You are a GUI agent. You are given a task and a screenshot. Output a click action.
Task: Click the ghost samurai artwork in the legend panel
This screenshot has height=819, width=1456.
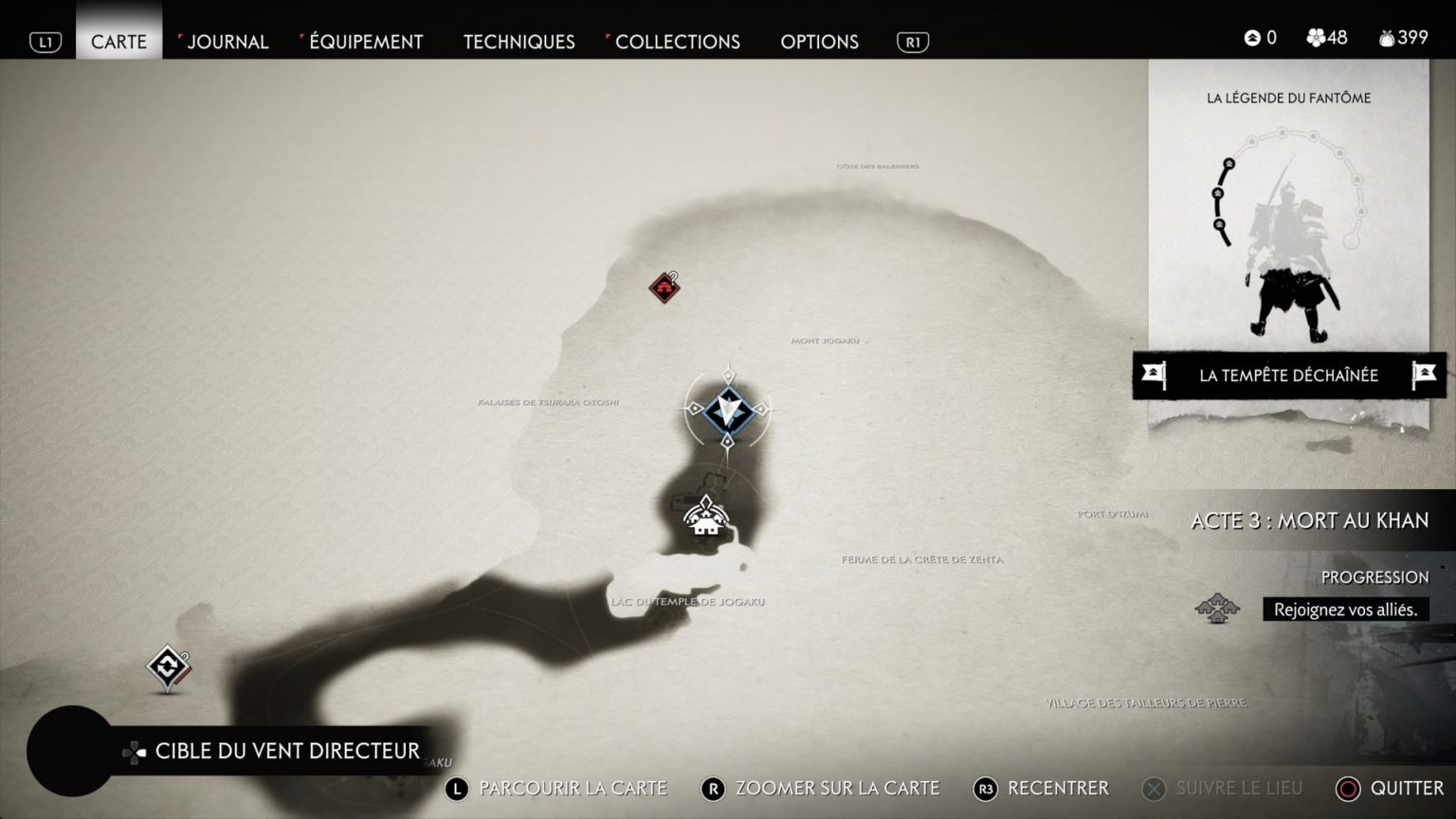1290,265
